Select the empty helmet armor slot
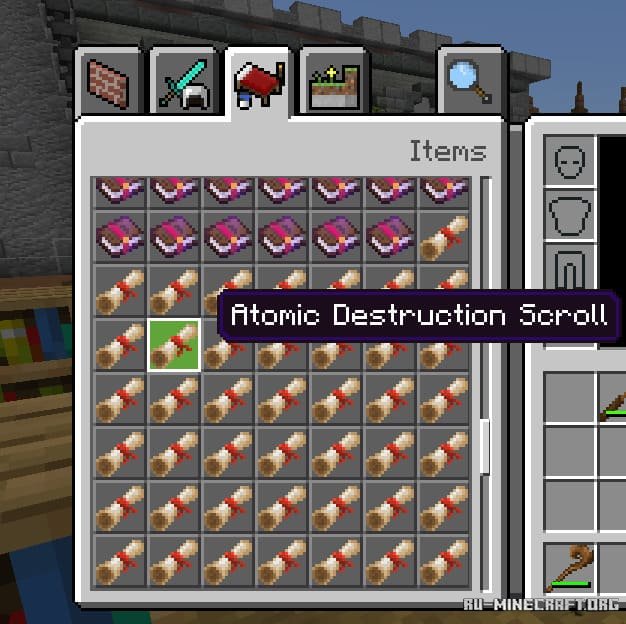The height and width of the screenshot is (624, 626). 569,161
